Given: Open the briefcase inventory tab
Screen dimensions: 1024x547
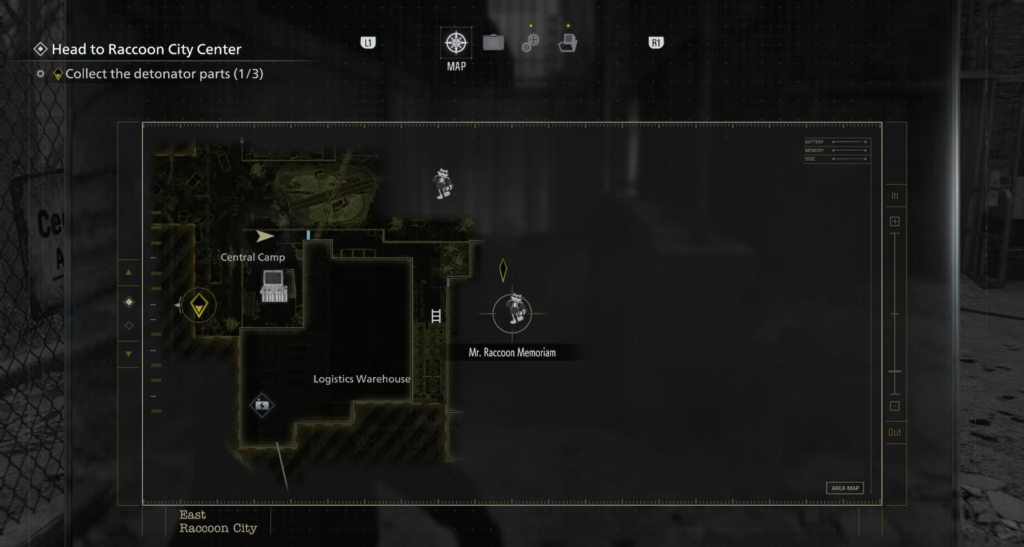Looking at the screenshot, I should (x=493, y=43).
